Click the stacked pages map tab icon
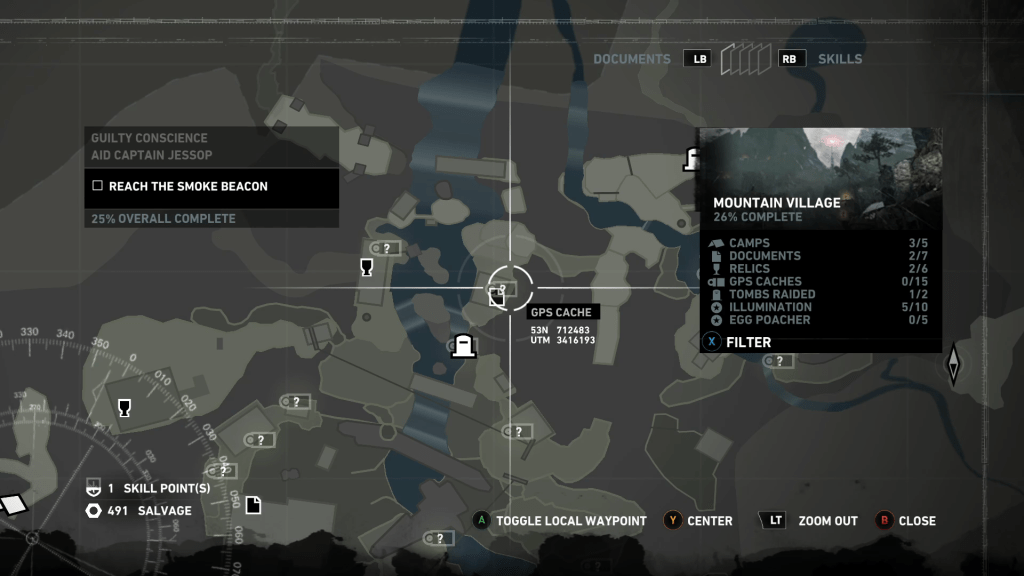1024x576 pixels. coord(745,59)
